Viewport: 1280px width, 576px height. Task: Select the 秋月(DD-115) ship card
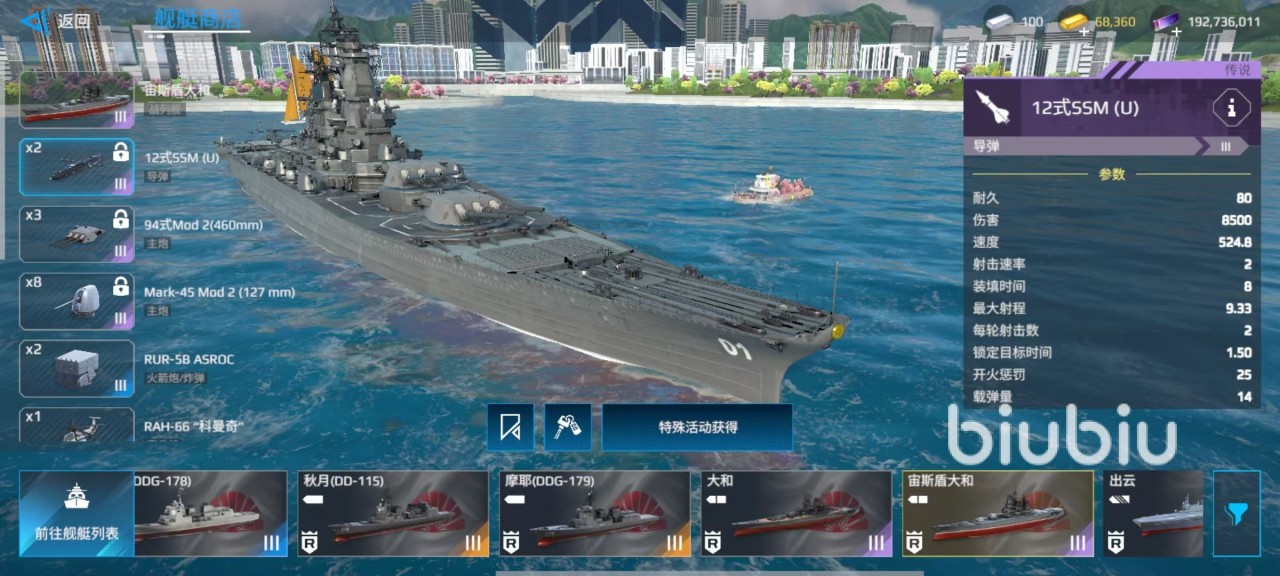pos(393,513)
